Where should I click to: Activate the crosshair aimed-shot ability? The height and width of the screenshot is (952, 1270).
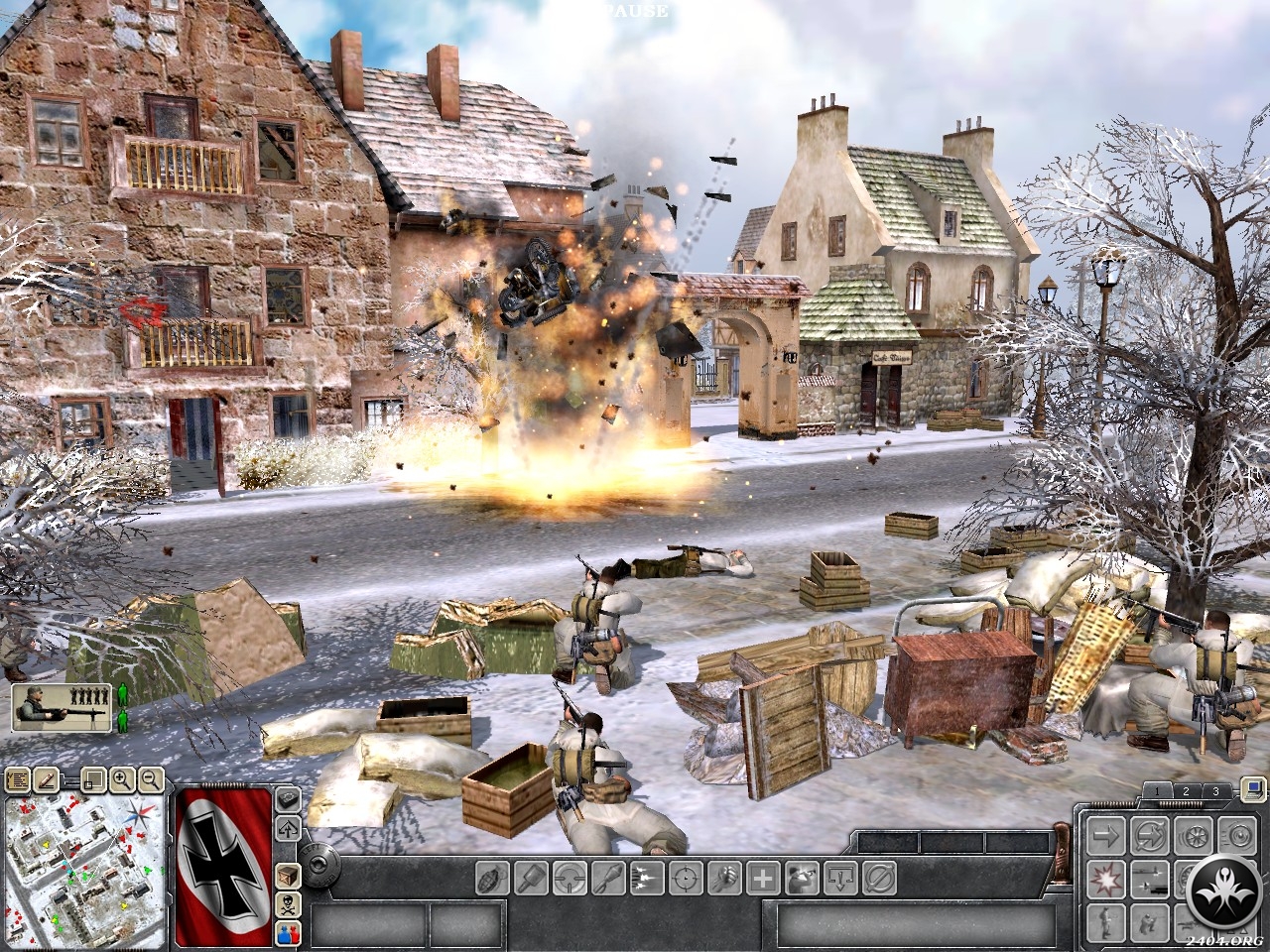[x=685, y=878]
